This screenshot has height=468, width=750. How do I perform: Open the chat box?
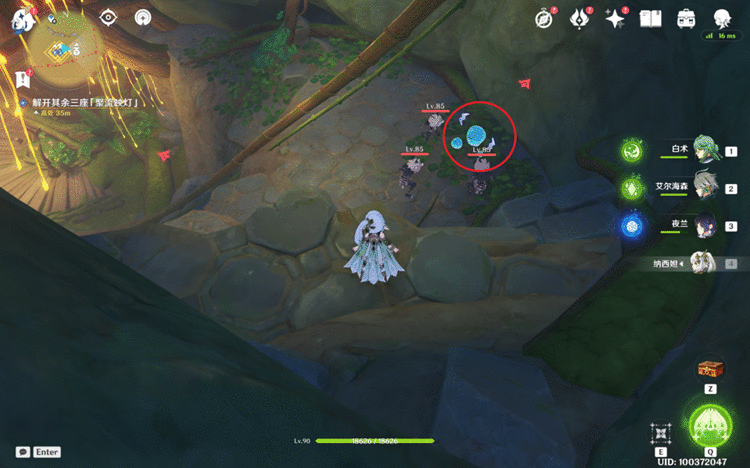point(22,452)
